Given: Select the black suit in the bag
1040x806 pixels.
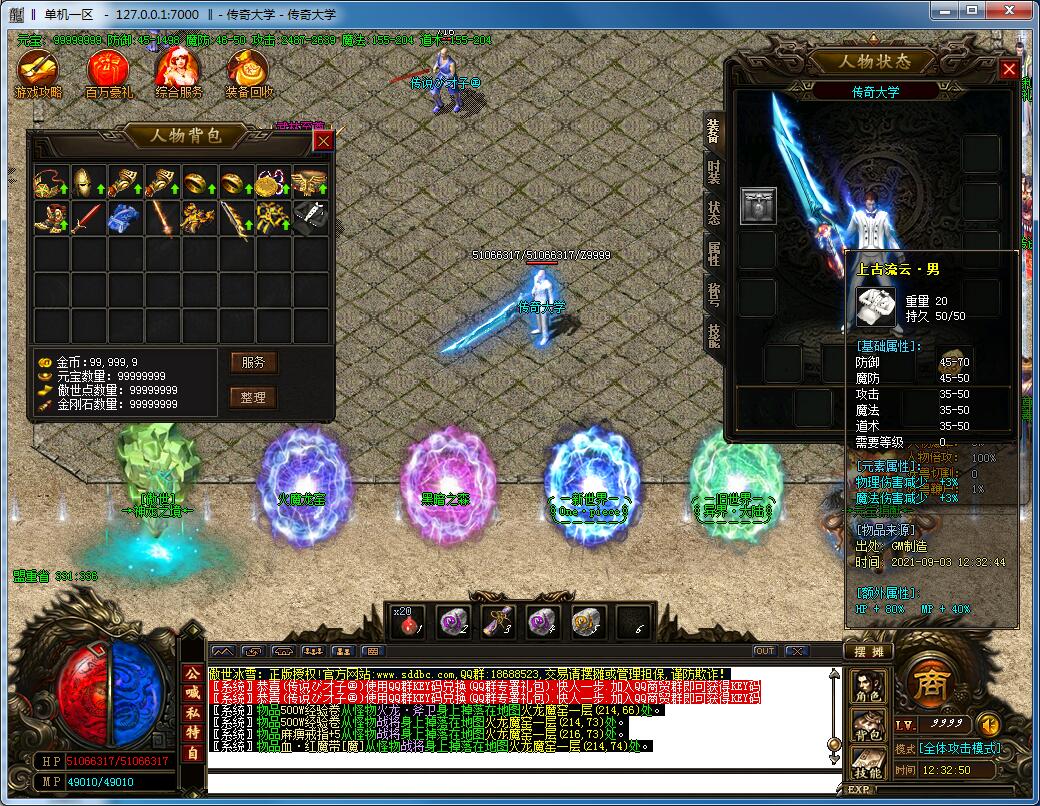Looking at the screenshot, I should click(310, 218).
